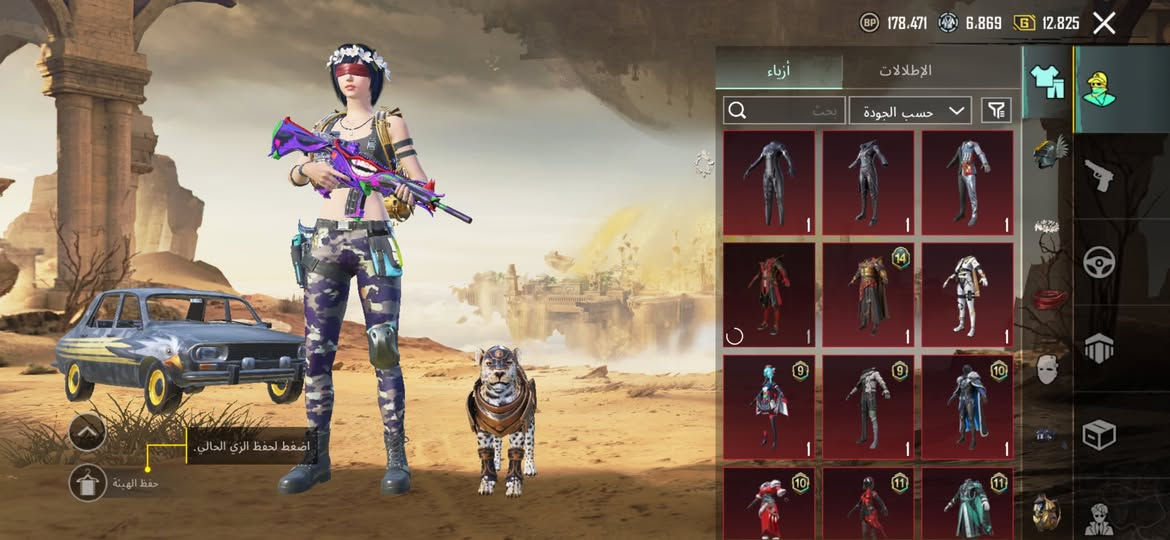This screenshot has width=1170, height=540.
Task: Open the حسب الجودة sort dropdown
Action: click(910, 110)
